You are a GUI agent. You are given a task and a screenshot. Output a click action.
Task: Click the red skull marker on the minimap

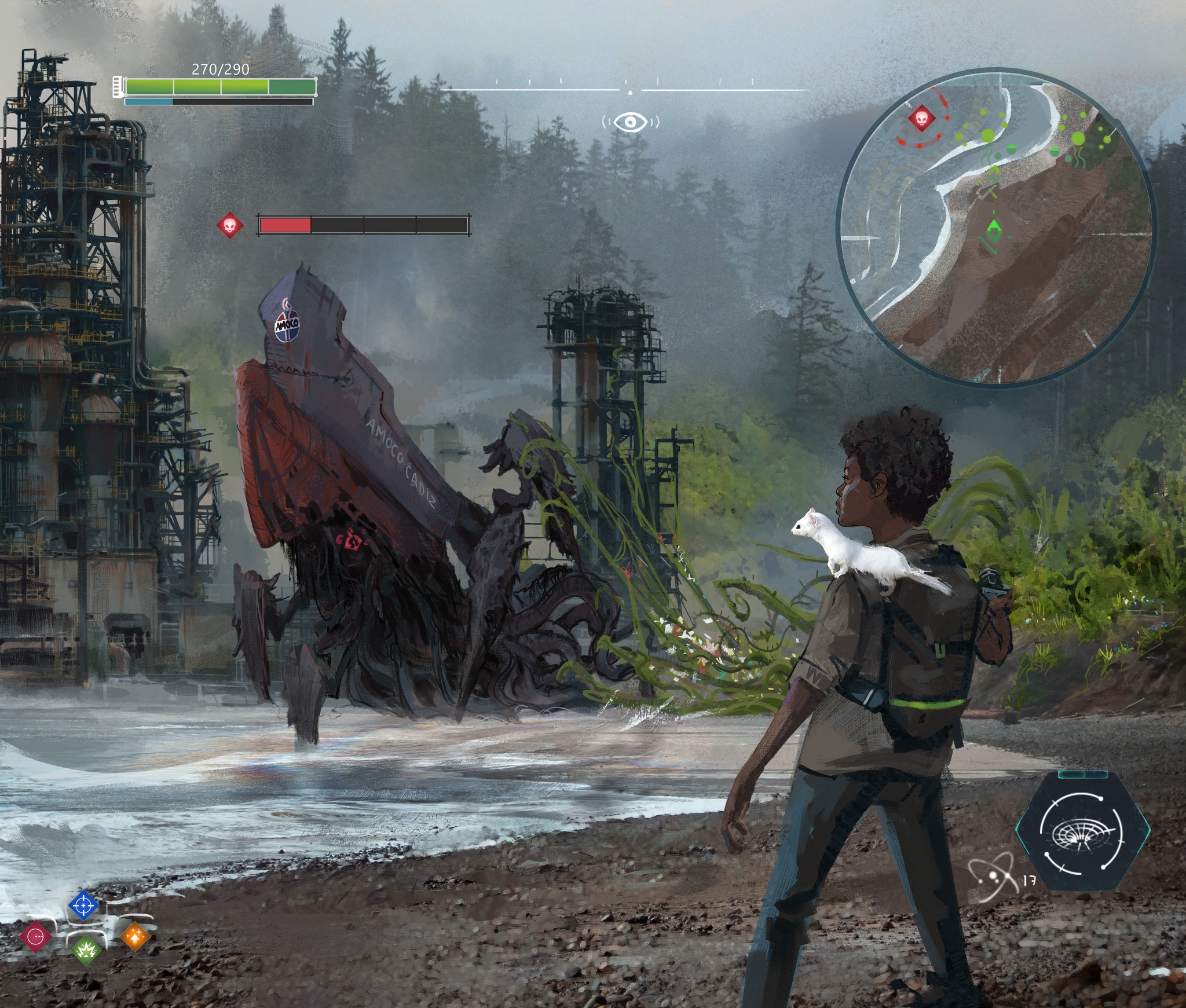pyautogui.click(x=921, y=119)
